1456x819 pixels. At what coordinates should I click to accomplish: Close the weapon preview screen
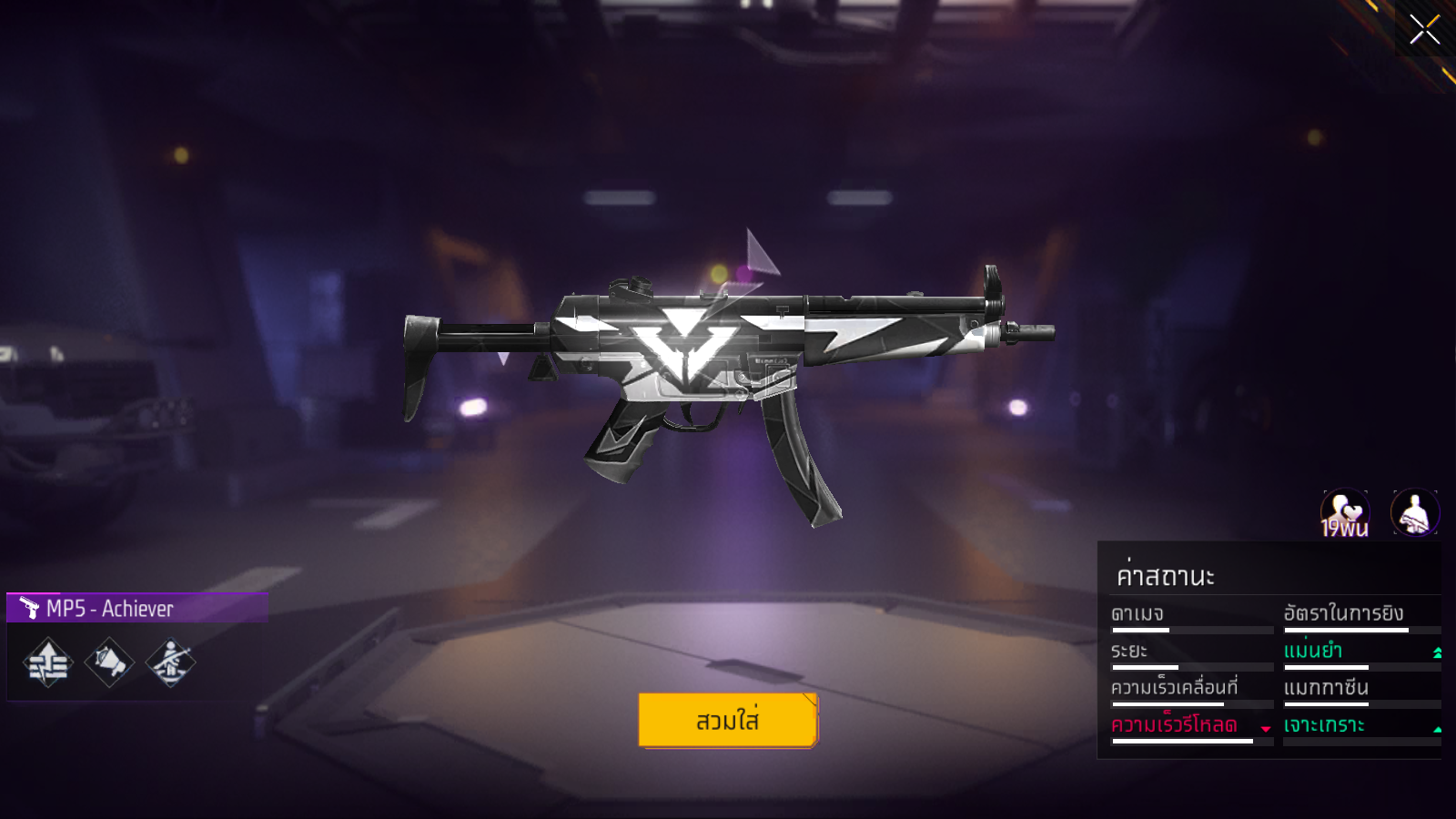point(1424,29)
